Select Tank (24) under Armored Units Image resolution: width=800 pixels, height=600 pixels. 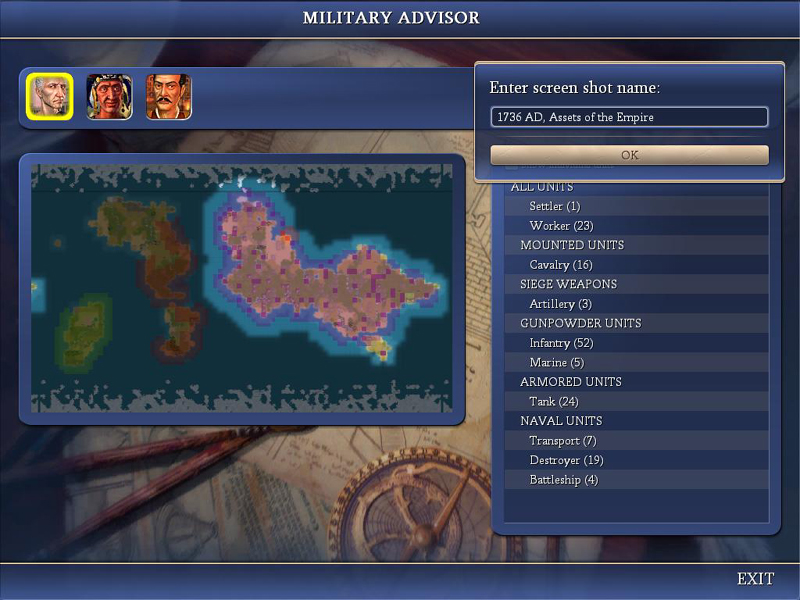click(x=553, y=401)
